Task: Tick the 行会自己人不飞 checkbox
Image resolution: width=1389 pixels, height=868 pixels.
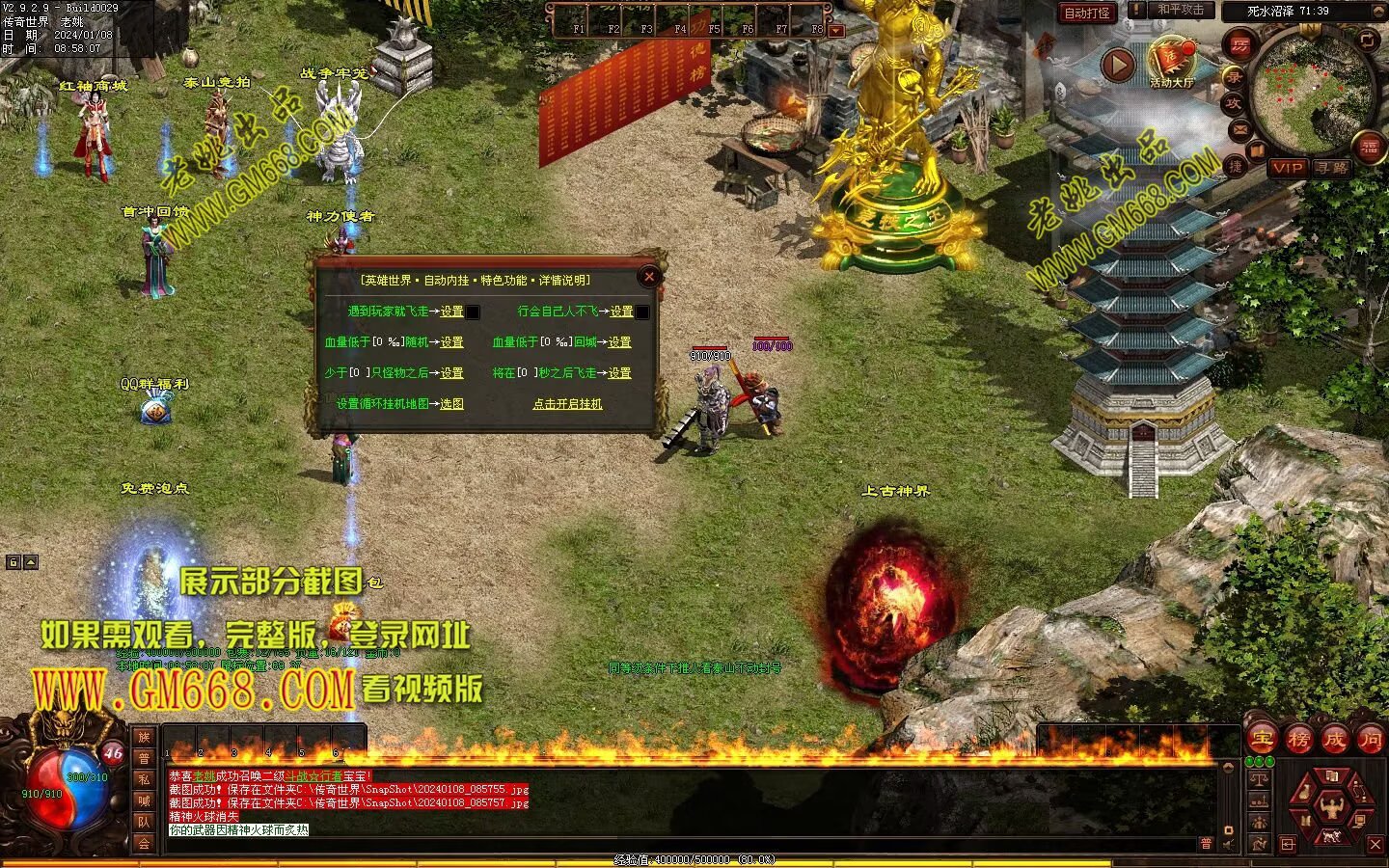Action: (642, 312)
